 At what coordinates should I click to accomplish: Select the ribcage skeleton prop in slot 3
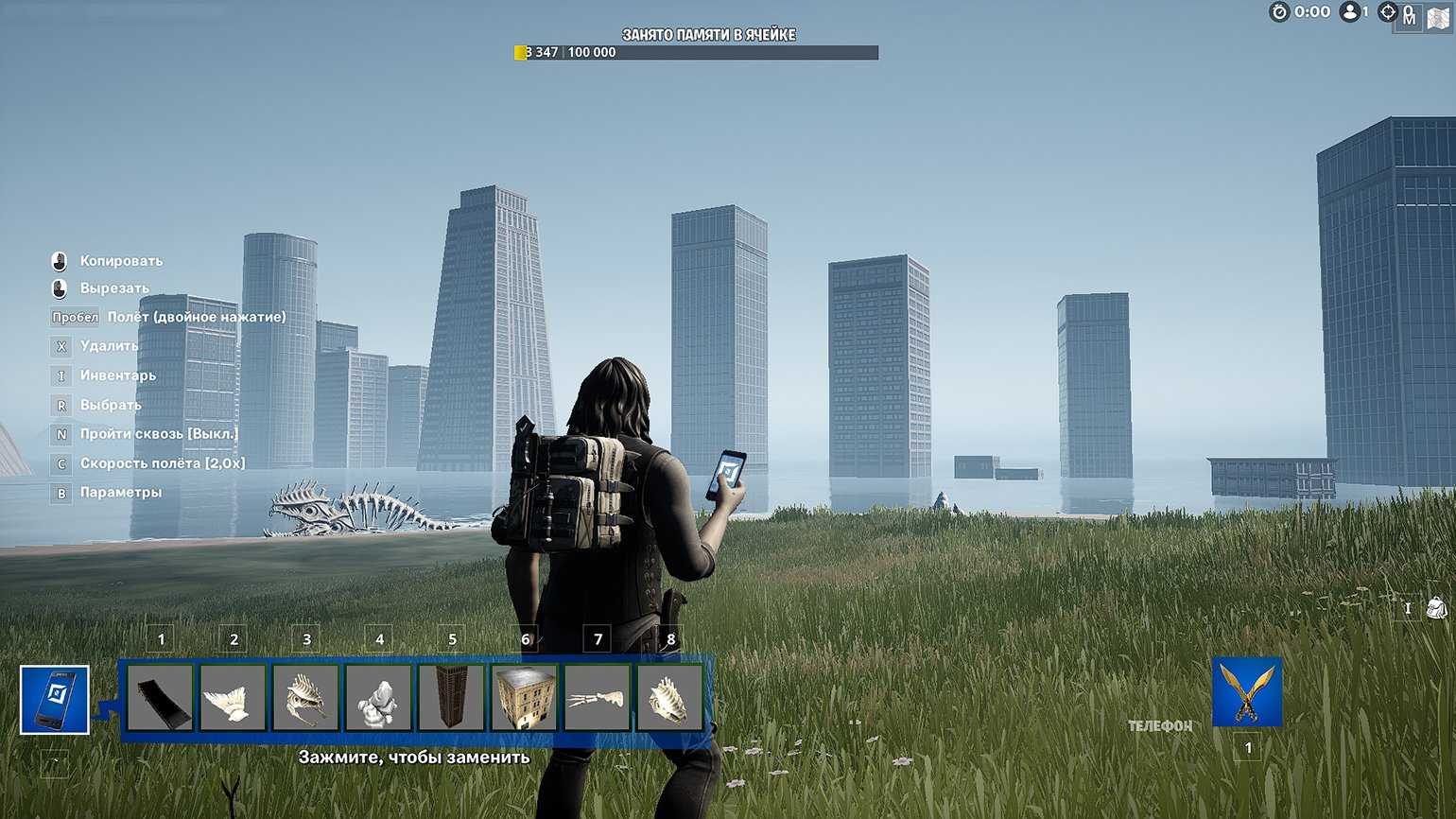pos(306,698)
